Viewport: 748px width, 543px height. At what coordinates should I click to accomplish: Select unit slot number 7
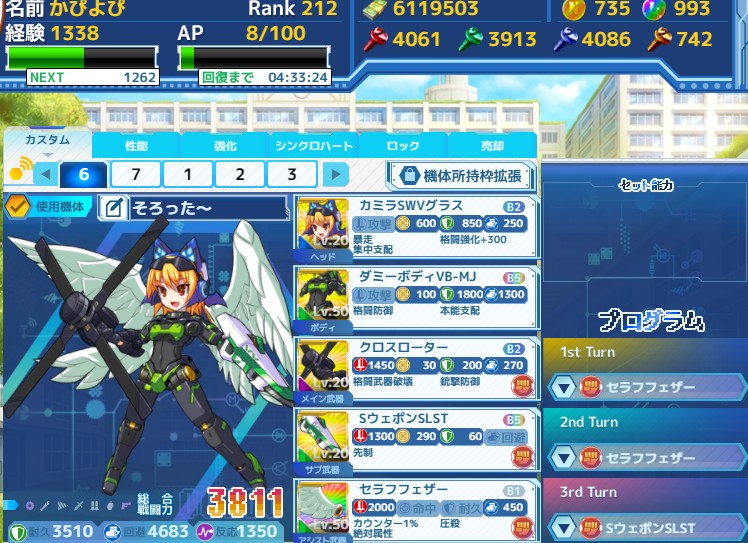[135, 175]
